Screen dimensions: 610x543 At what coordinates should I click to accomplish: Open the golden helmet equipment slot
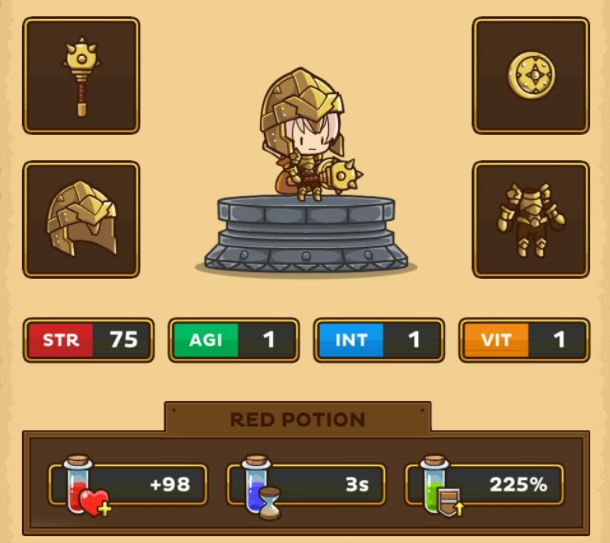(x=81, y=219)
